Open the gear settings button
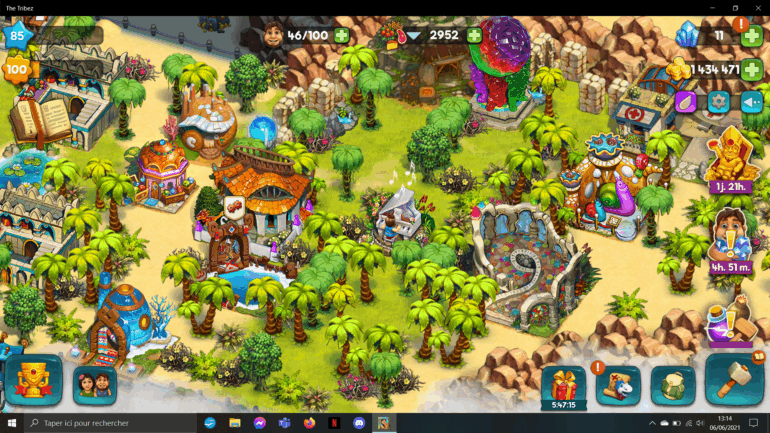The image size is (770, 433). [x=718, y=101]
